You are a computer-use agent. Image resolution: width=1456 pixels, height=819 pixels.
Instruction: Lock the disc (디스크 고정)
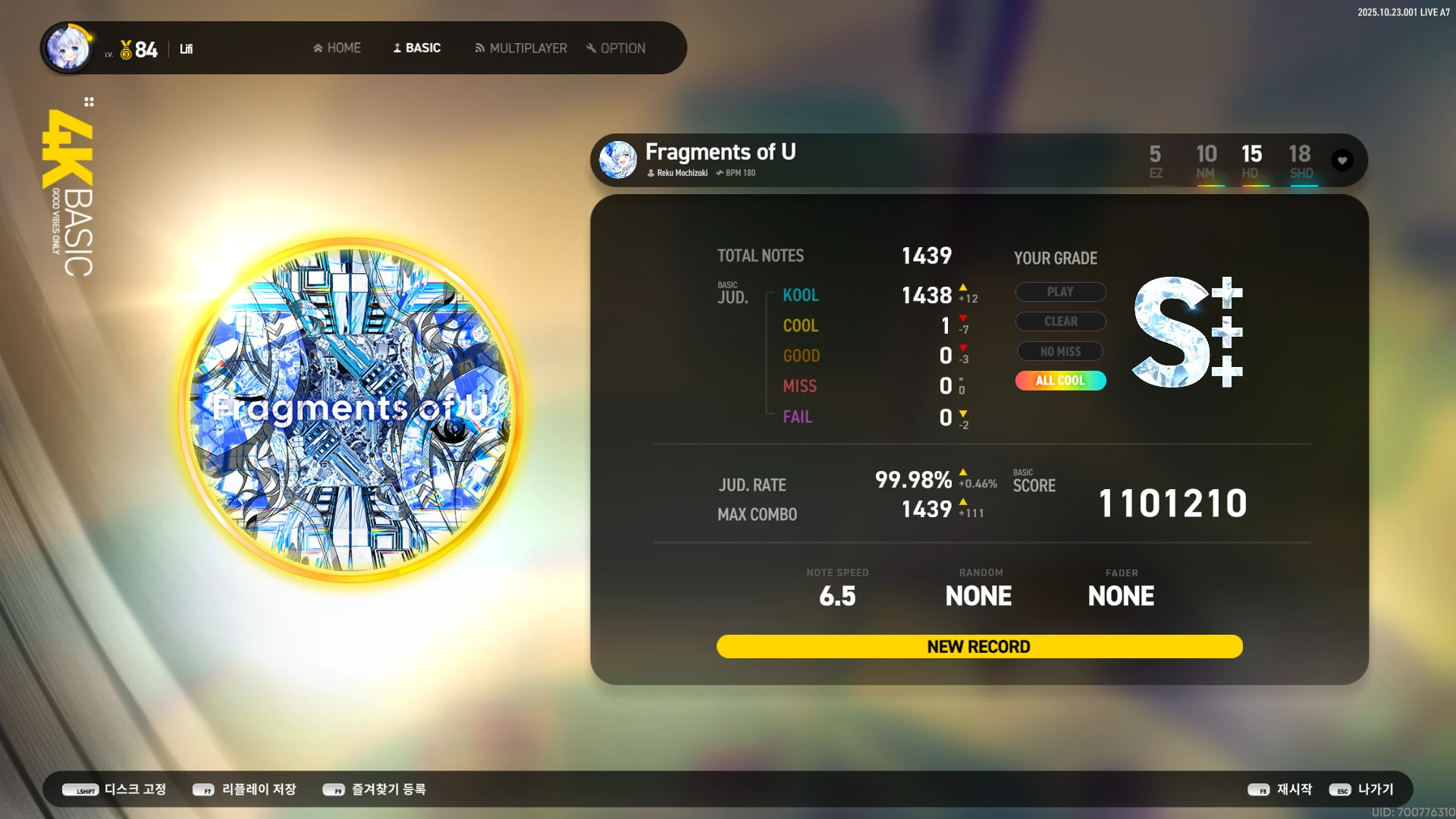tap(115, 789)
